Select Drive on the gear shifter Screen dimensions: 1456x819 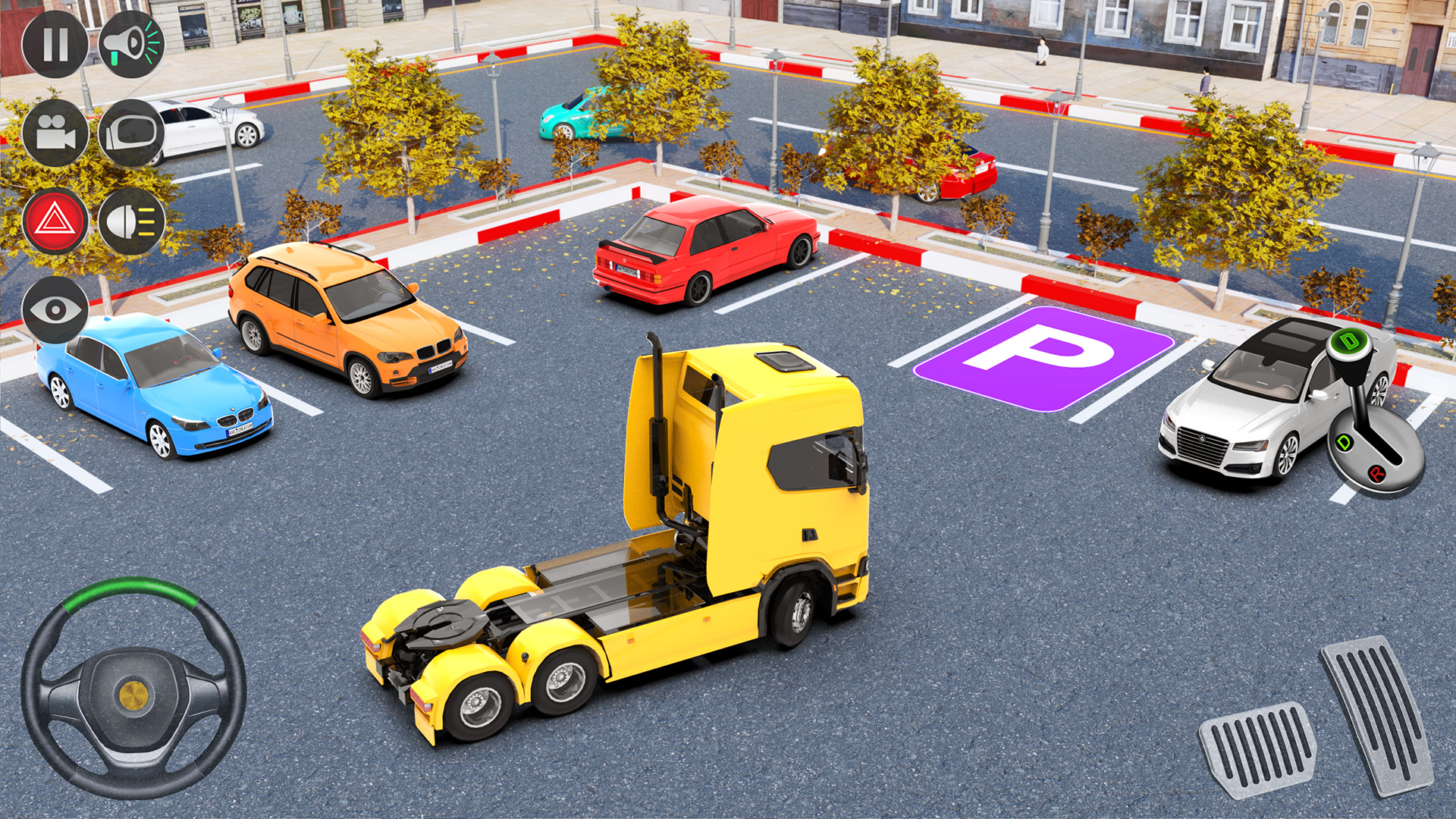point(1345,442)
